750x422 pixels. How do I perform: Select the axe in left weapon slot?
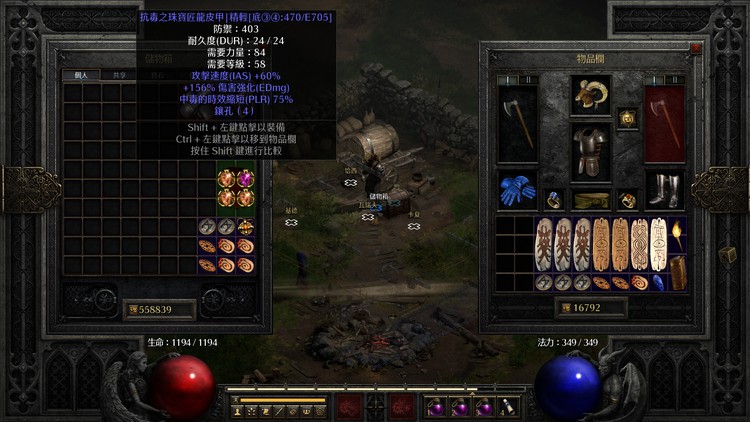point(517,122)
